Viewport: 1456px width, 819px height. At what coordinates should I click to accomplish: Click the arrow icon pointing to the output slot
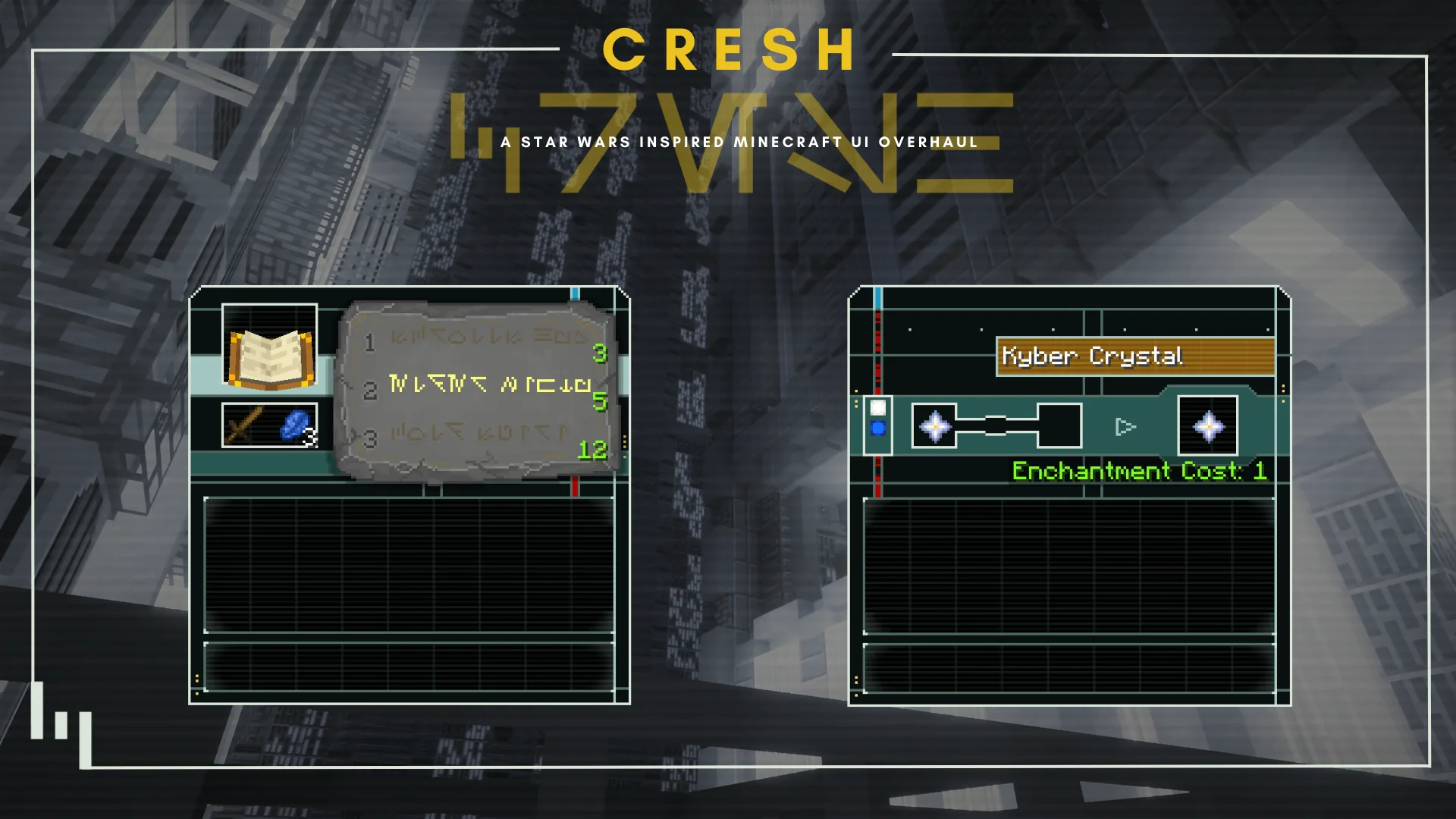coord(1125,427)
